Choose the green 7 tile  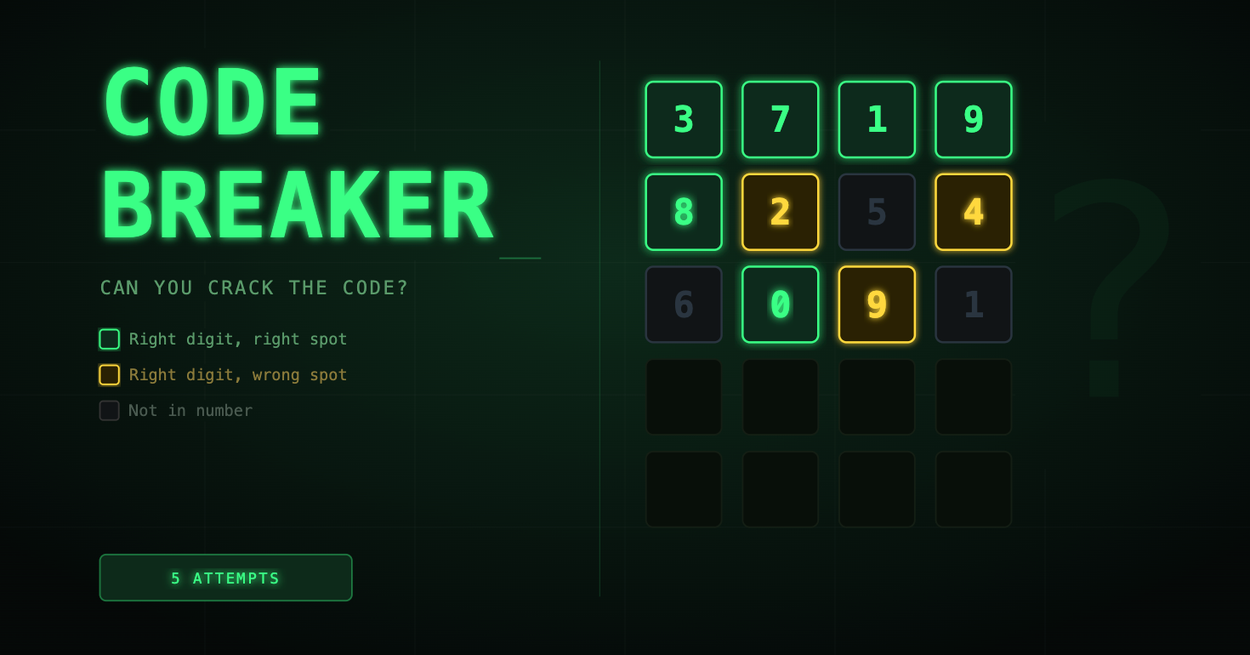[780, 119]
